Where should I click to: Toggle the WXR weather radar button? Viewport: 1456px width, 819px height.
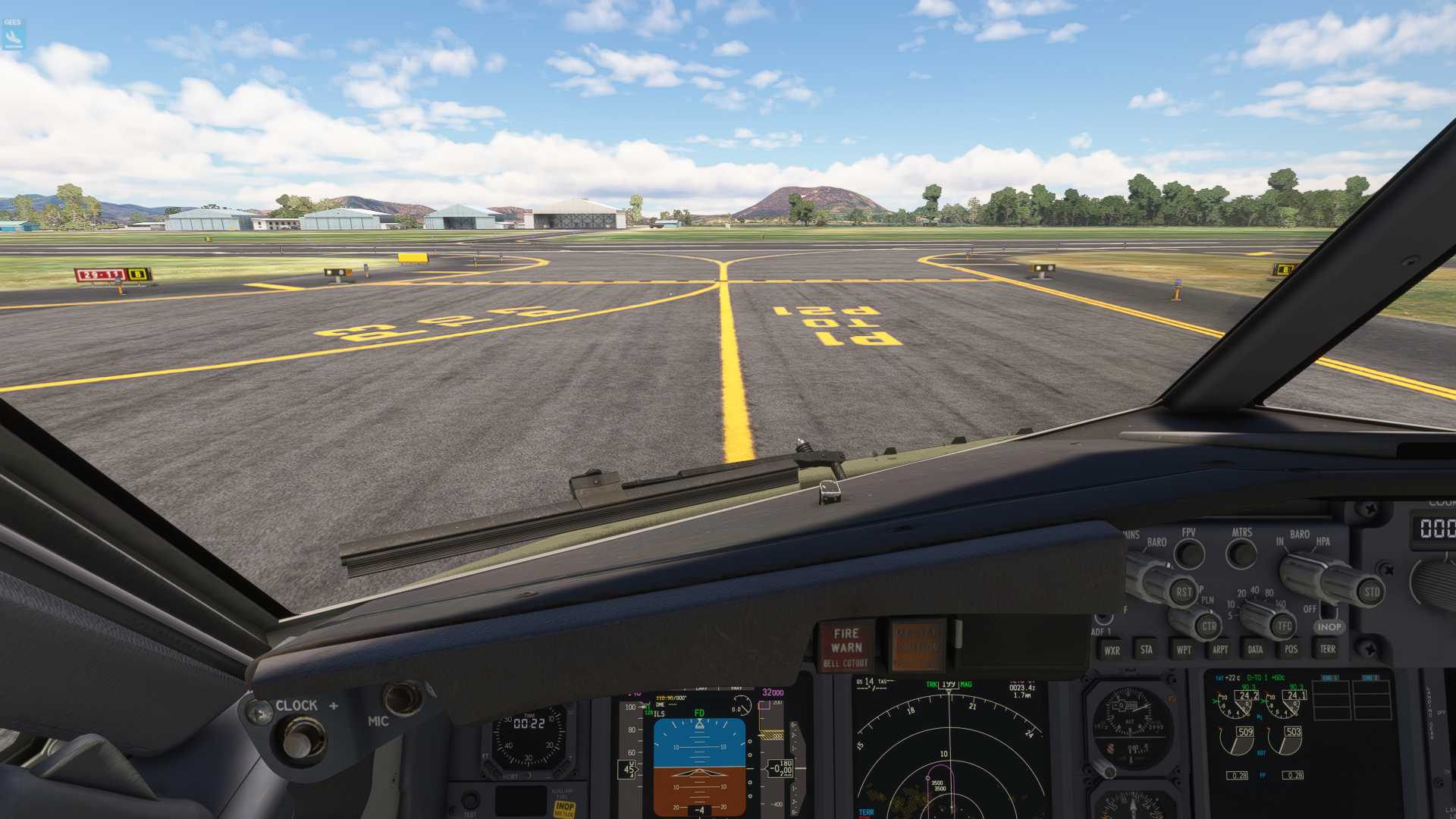[1112, 650]
